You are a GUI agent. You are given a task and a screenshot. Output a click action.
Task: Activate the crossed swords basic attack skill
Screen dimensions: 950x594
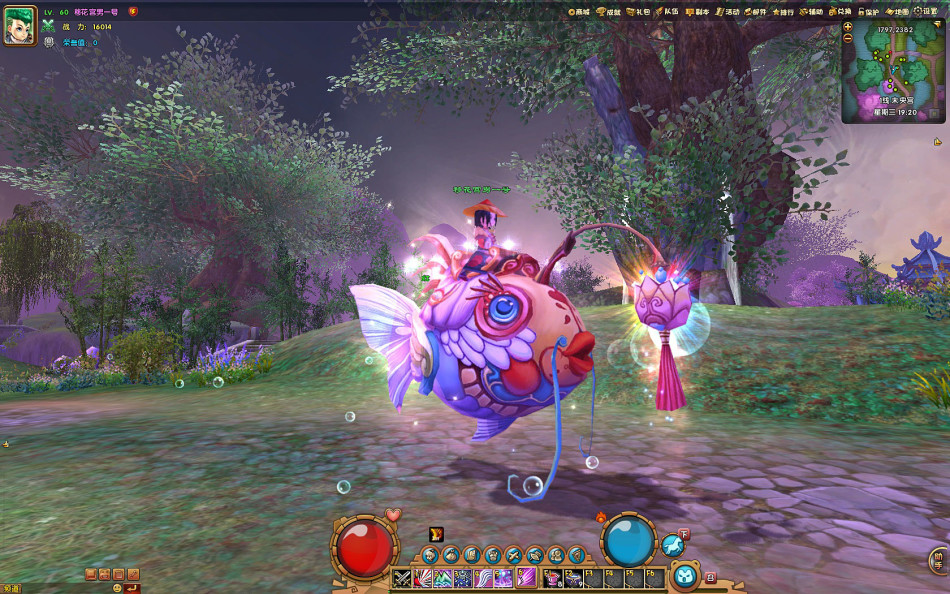coord(401,578)
